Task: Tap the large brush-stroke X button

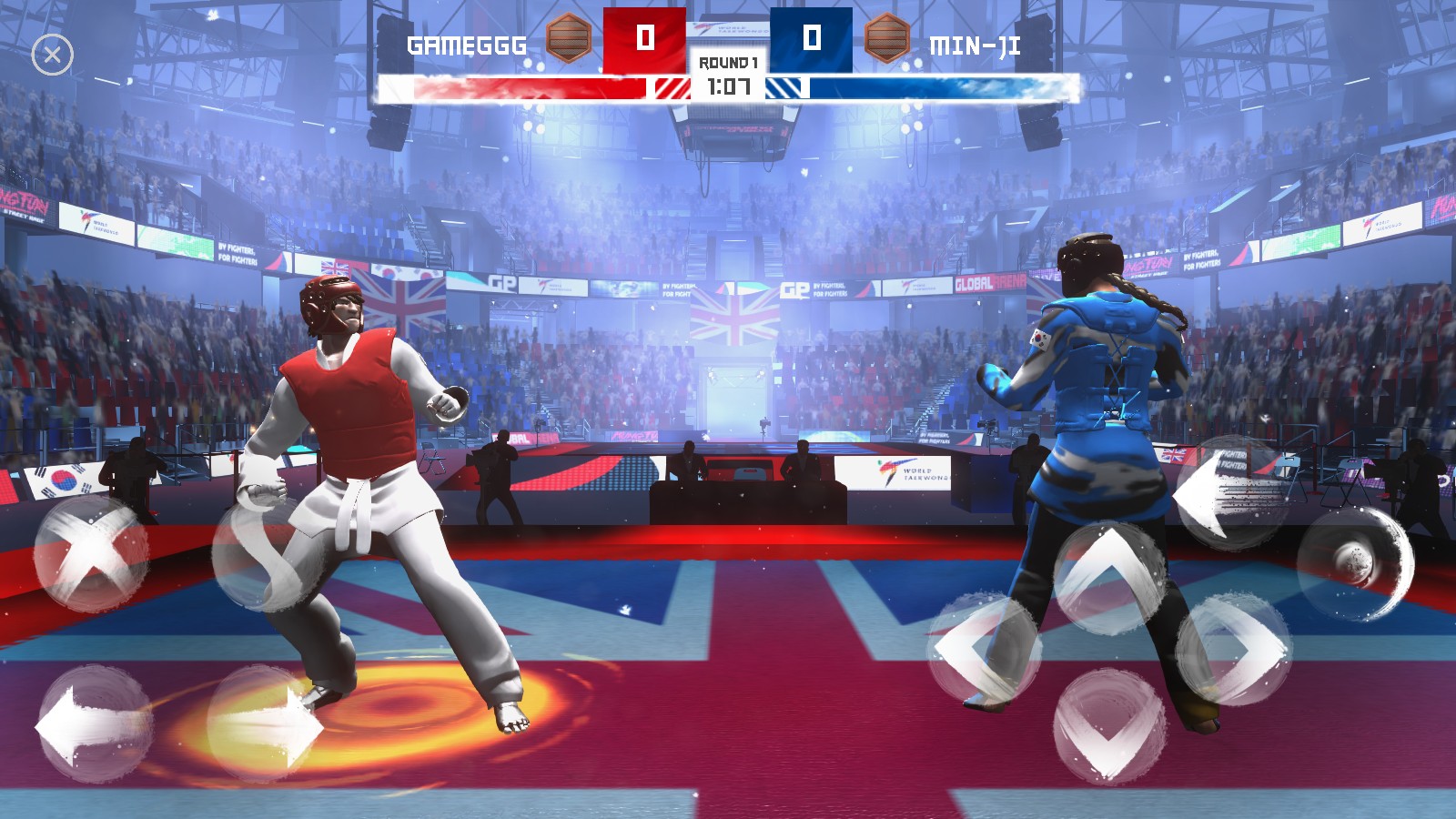Action: tap(91, 552)
